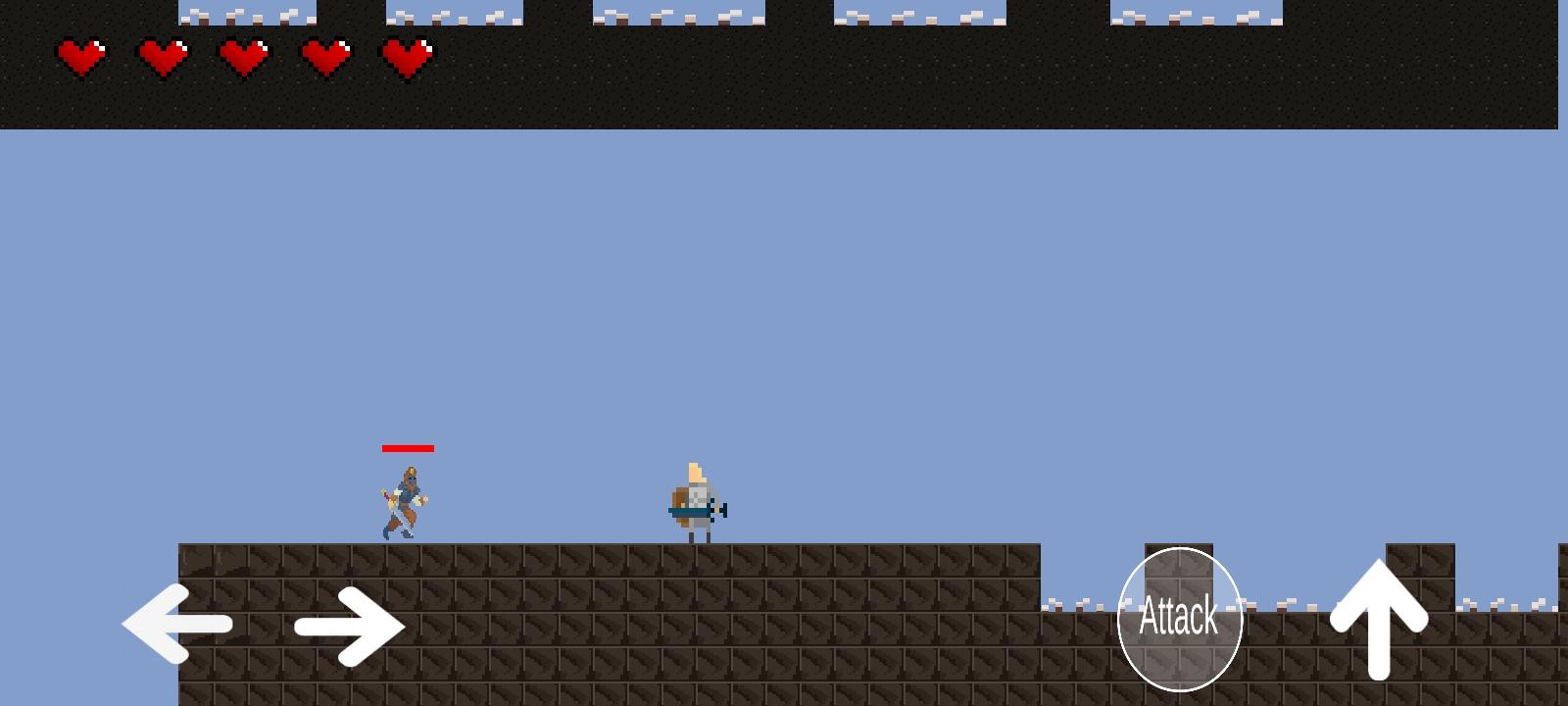Tap the circular Attack control

click(1180, 618)
